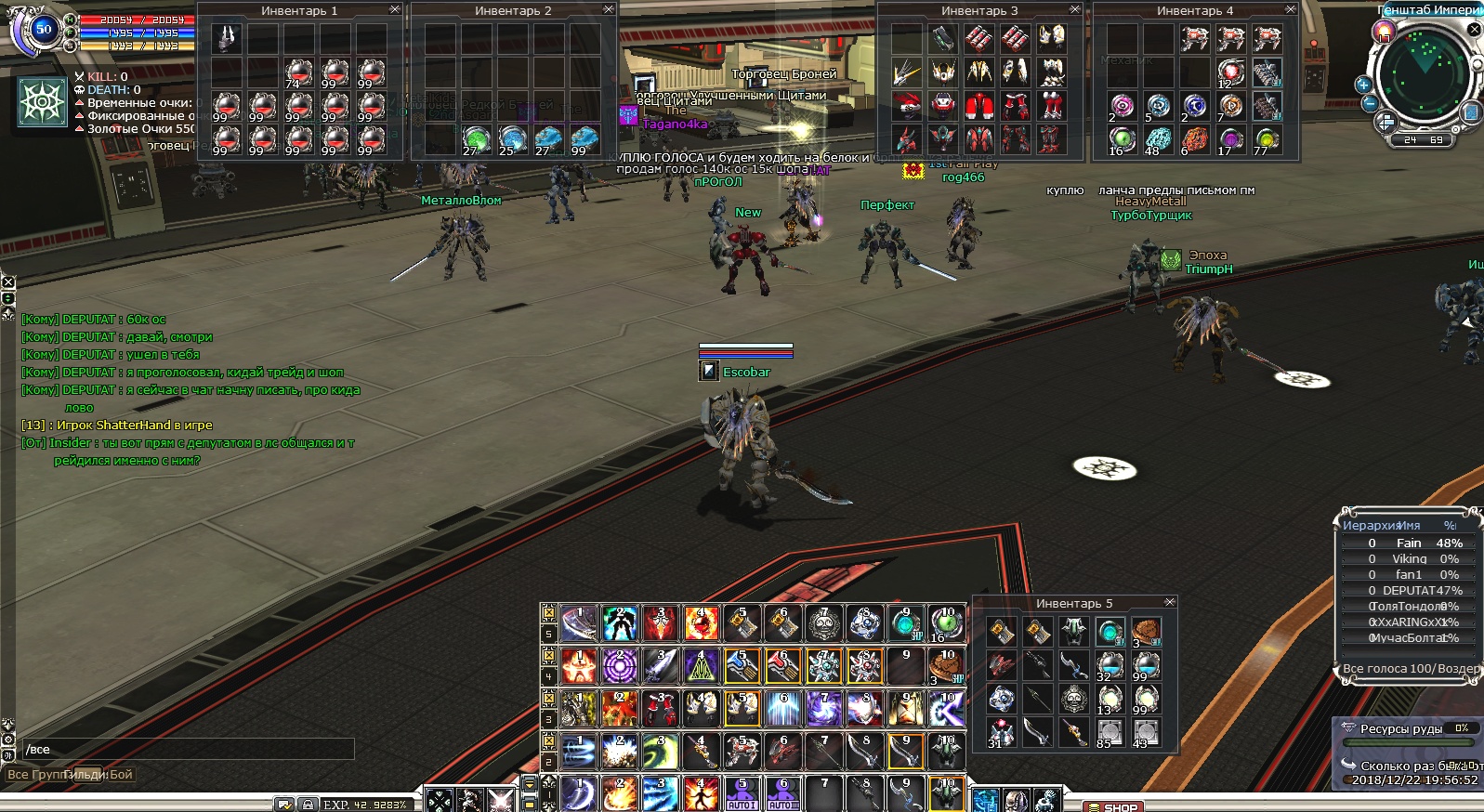Select the blue crystal stack of 25 in Инвентарь 2
Viewport: 1484px width, 812px height.
click(512, 139)
